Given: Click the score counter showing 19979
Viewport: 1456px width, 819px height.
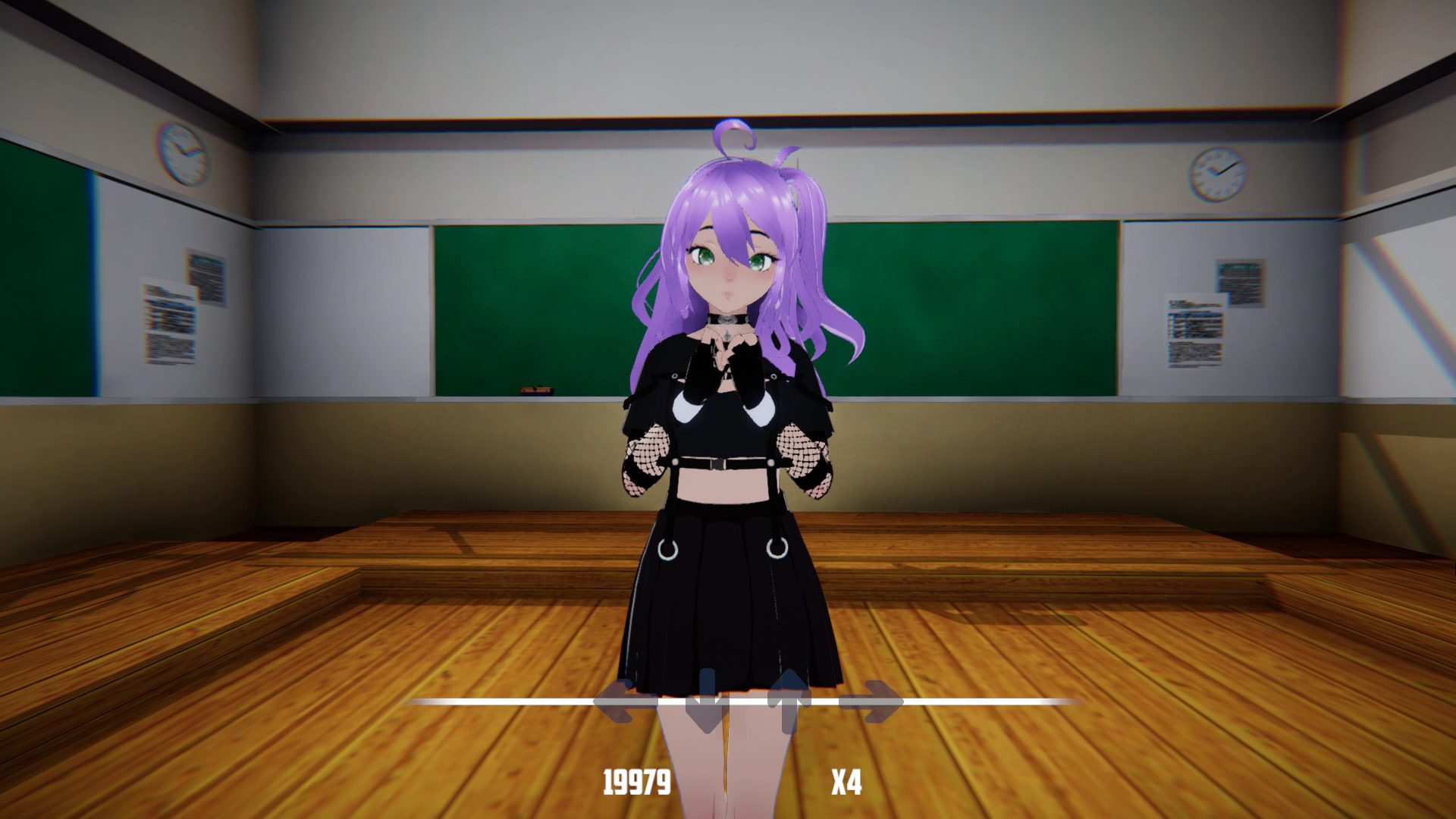Looking at the screenshot, I should click(635, 780).
